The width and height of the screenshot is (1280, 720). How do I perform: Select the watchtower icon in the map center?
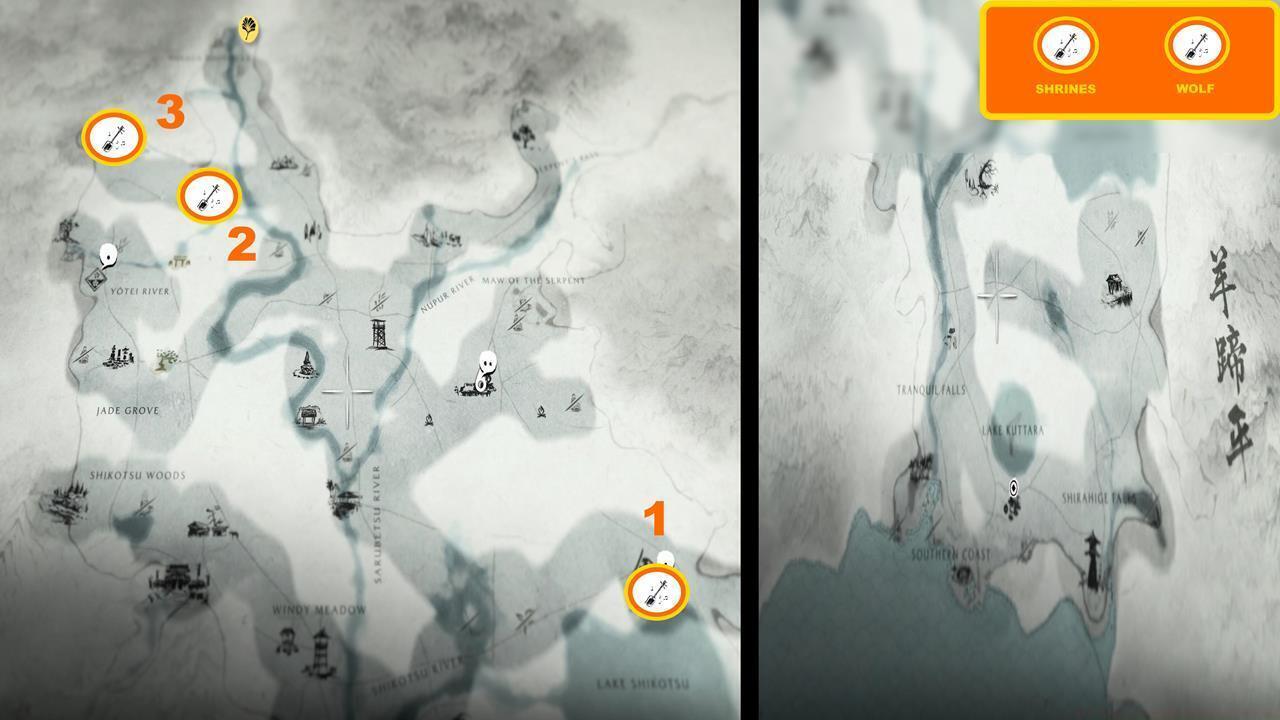click(377, 333)
